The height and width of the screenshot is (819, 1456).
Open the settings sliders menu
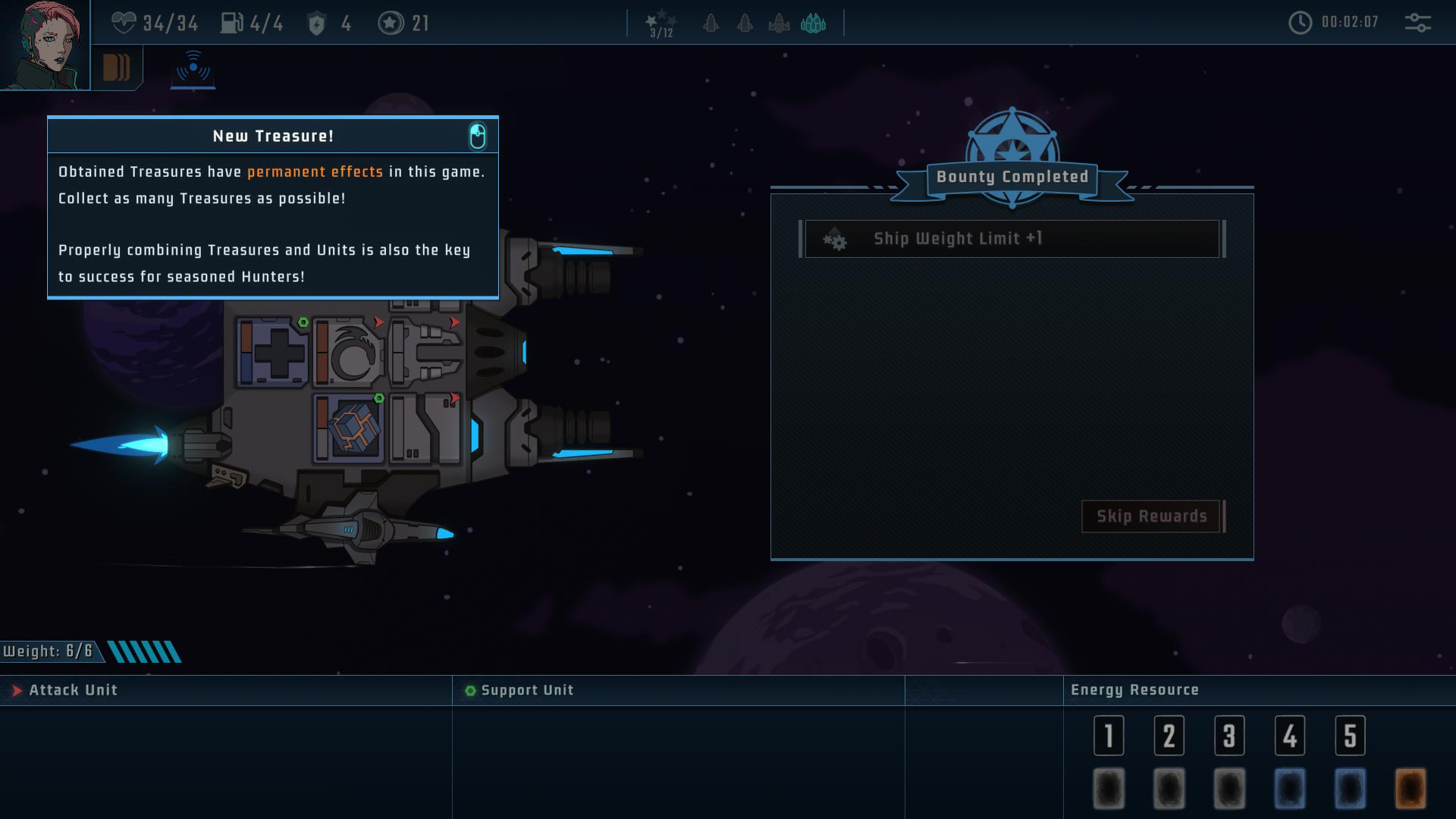point(1417,23)
